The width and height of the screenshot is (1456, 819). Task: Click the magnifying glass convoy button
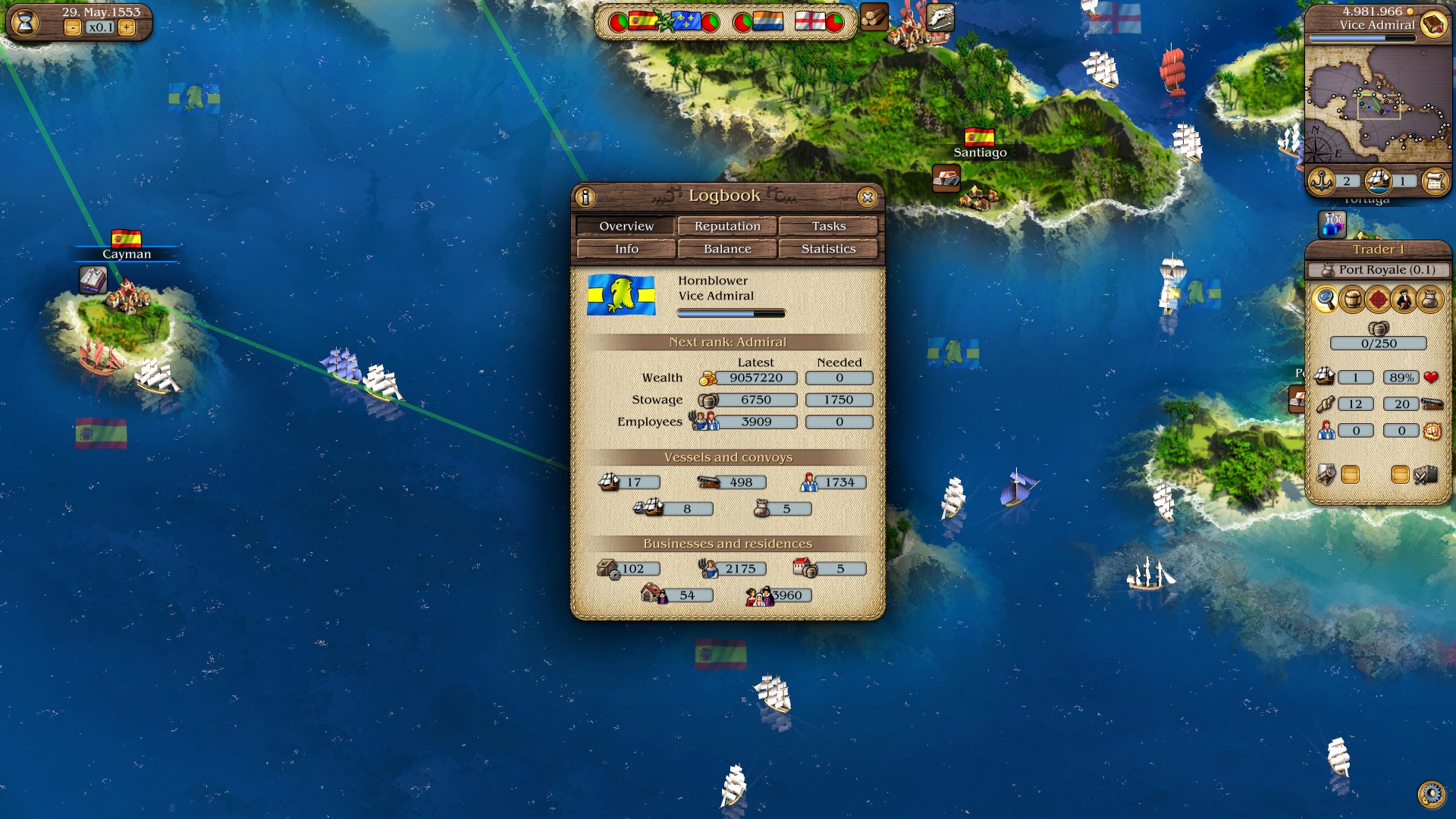click(1326, 300)
